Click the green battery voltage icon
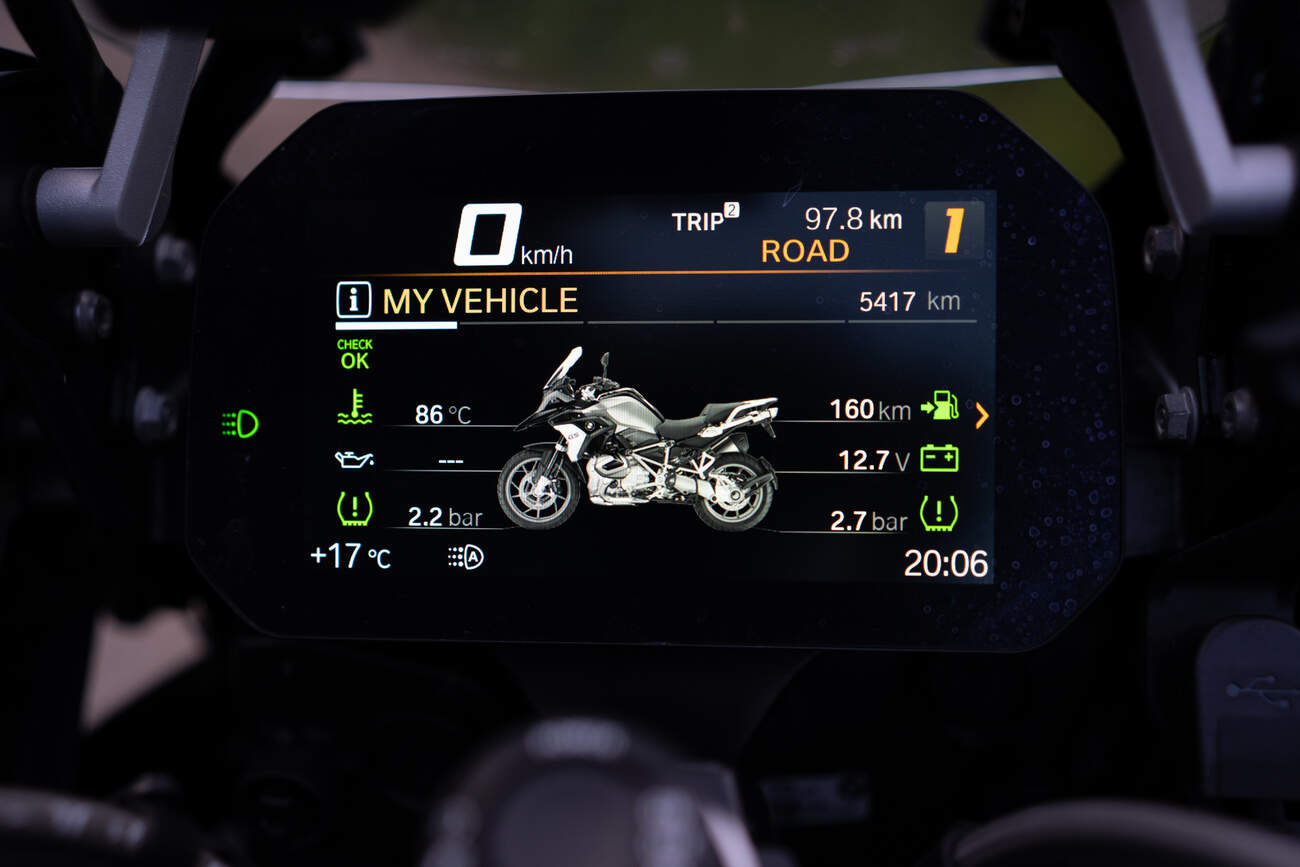The height and width of the screenshot is (867, 1300). 939,459
